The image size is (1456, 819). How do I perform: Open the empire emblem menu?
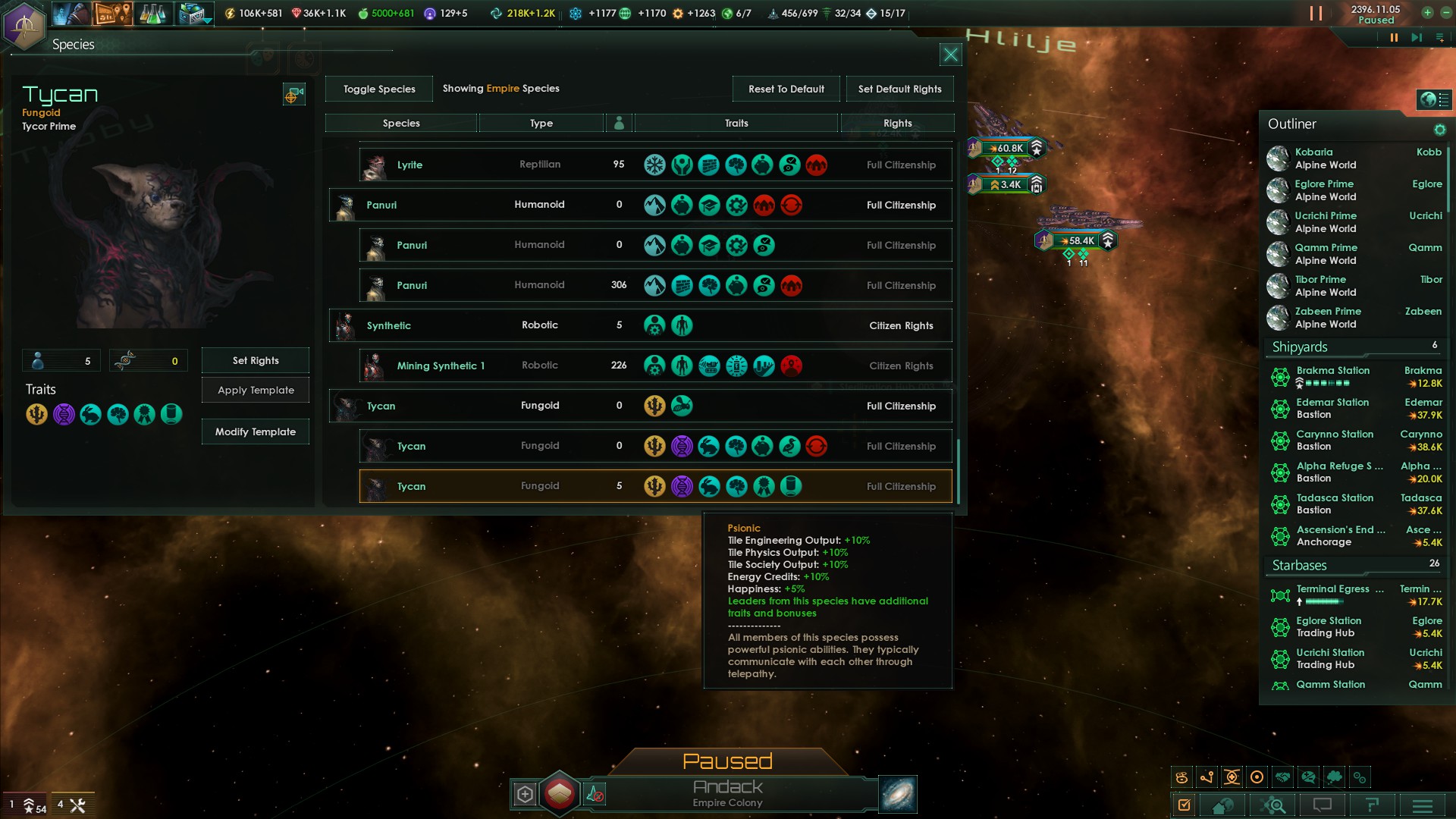[x=24, y=26]
